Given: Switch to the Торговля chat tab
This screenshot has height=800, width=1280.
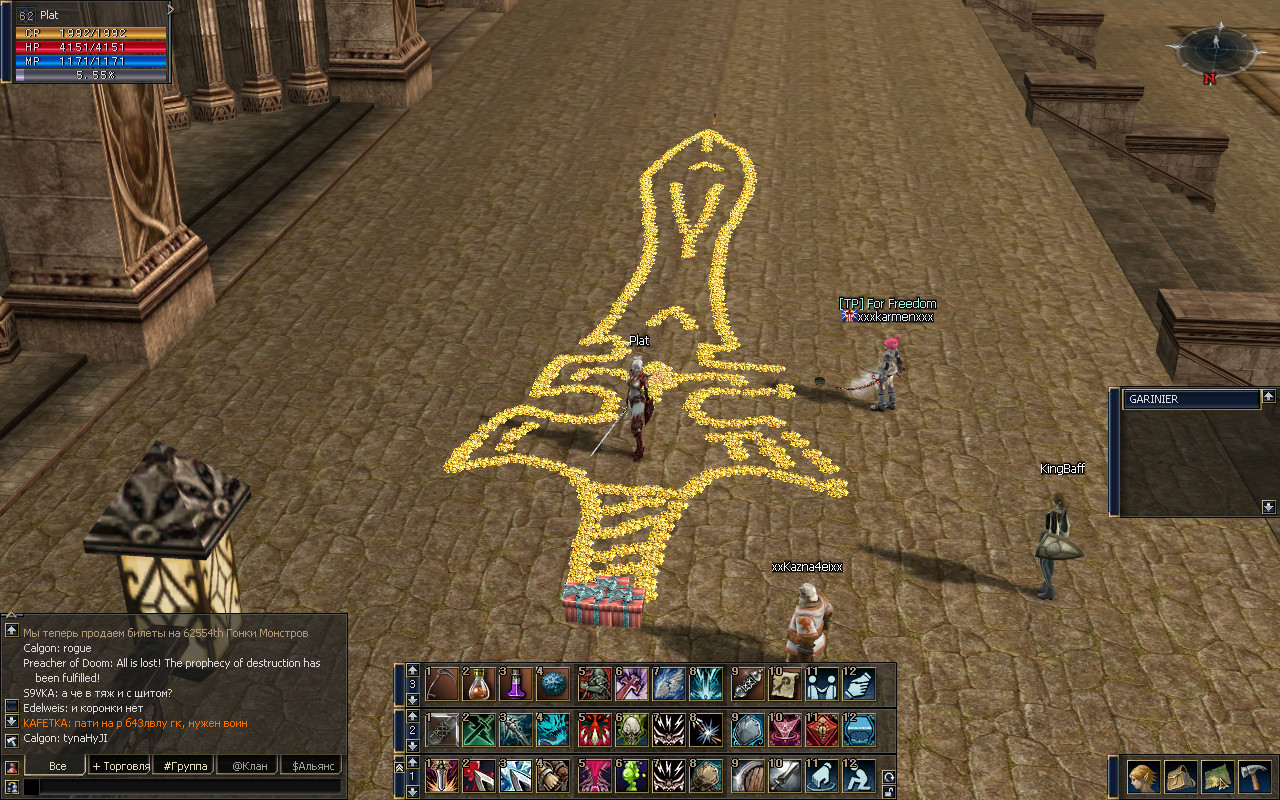Looking at the screenshot, I should [120, 766].
